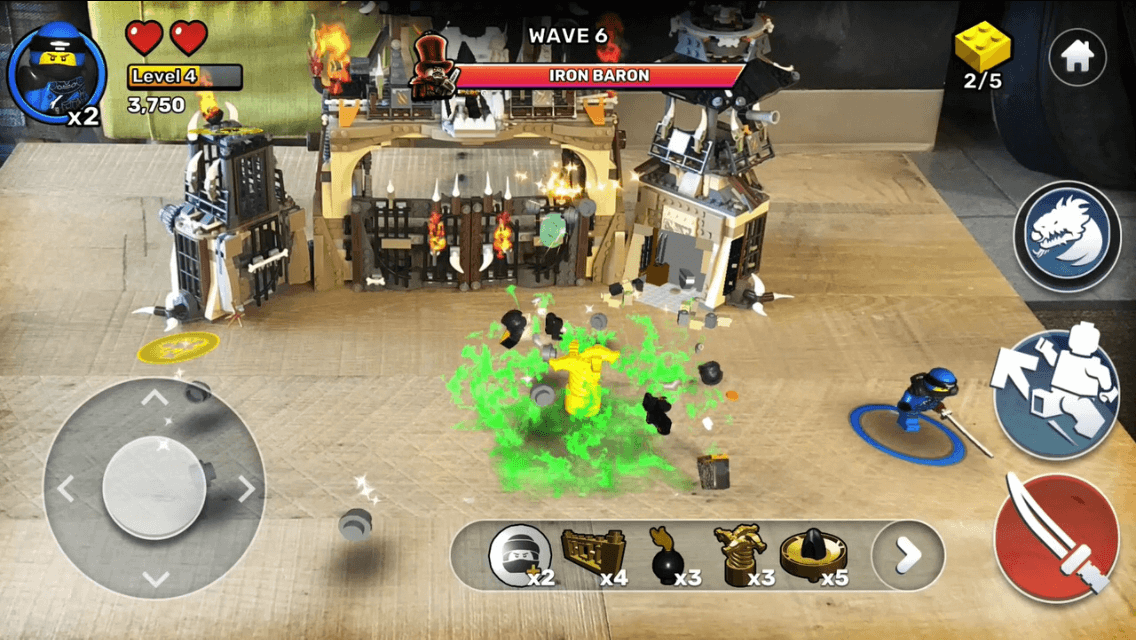Click the virtual joystick's left arrow

tap(64, 489)
